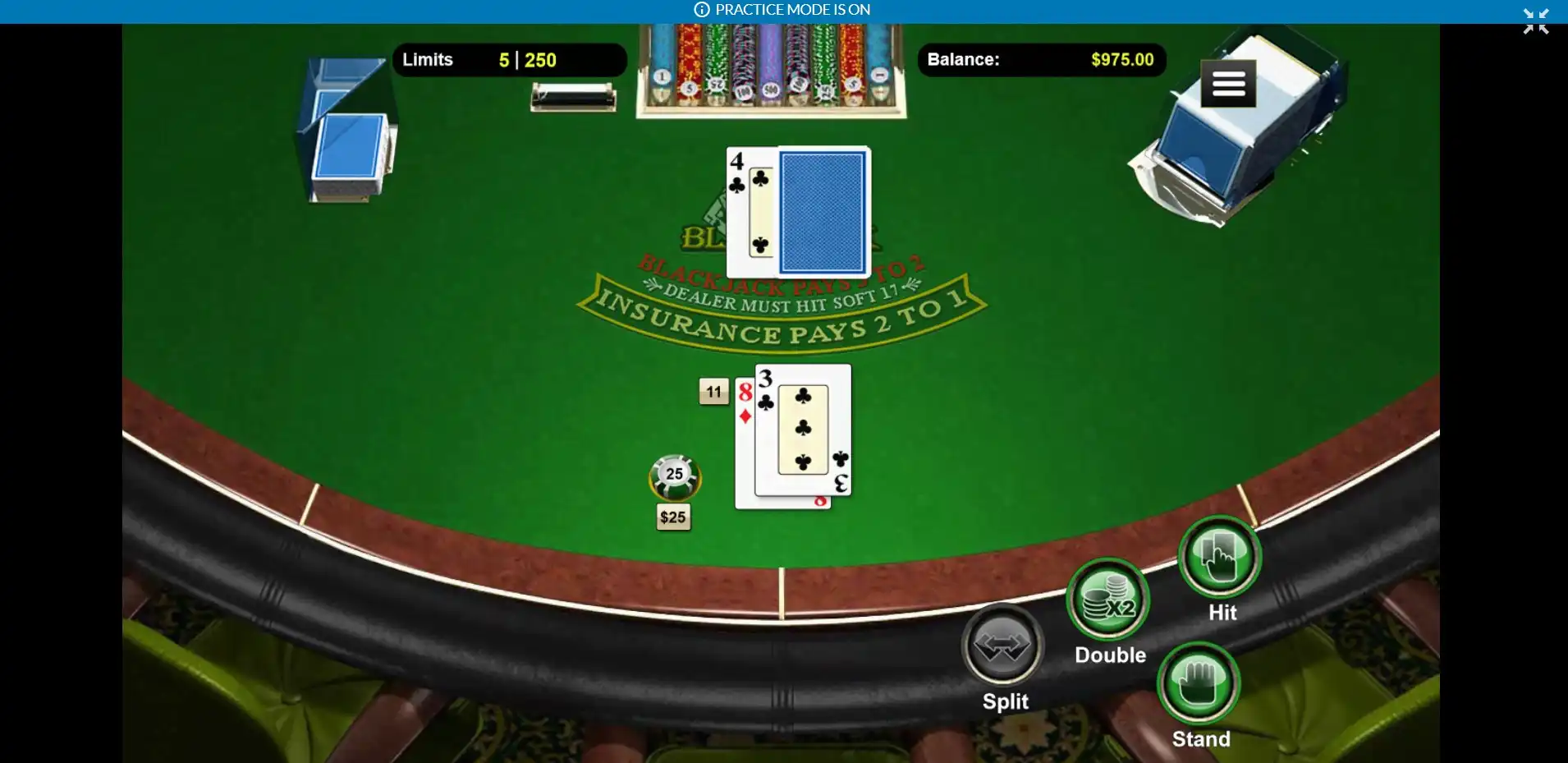Viewport: 1568px width, 763px height.
Task: Open the hamburger menu
Action: [x=1228, y=84]
